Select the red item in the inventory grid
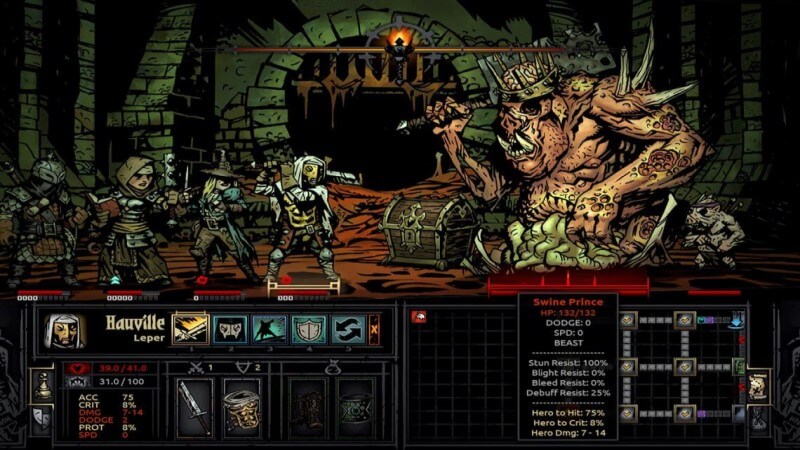Viewport: 800px width, 450px height. point(419,317)
